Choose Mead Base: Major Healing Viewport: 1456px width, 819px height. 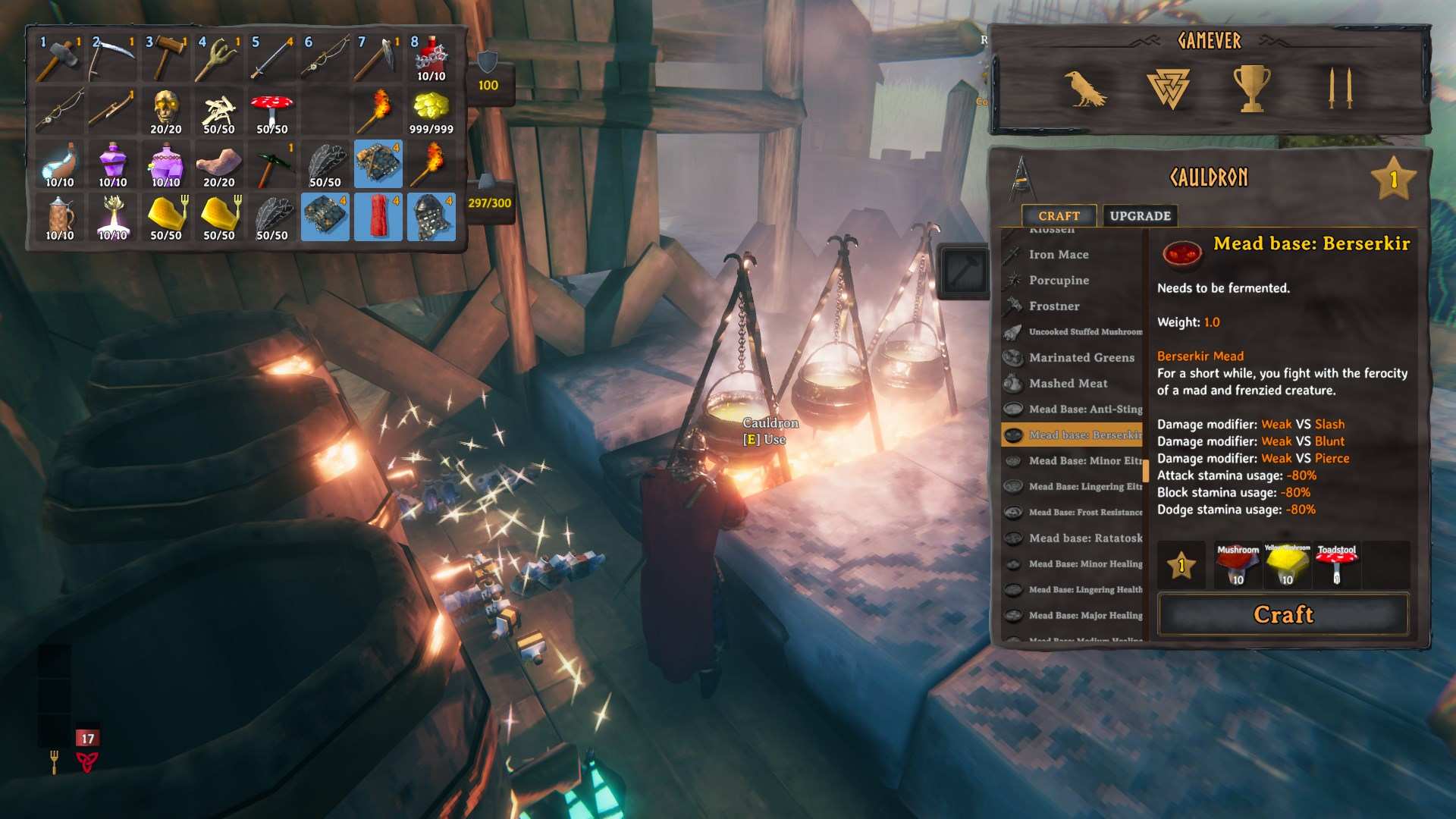(1084, 616)
